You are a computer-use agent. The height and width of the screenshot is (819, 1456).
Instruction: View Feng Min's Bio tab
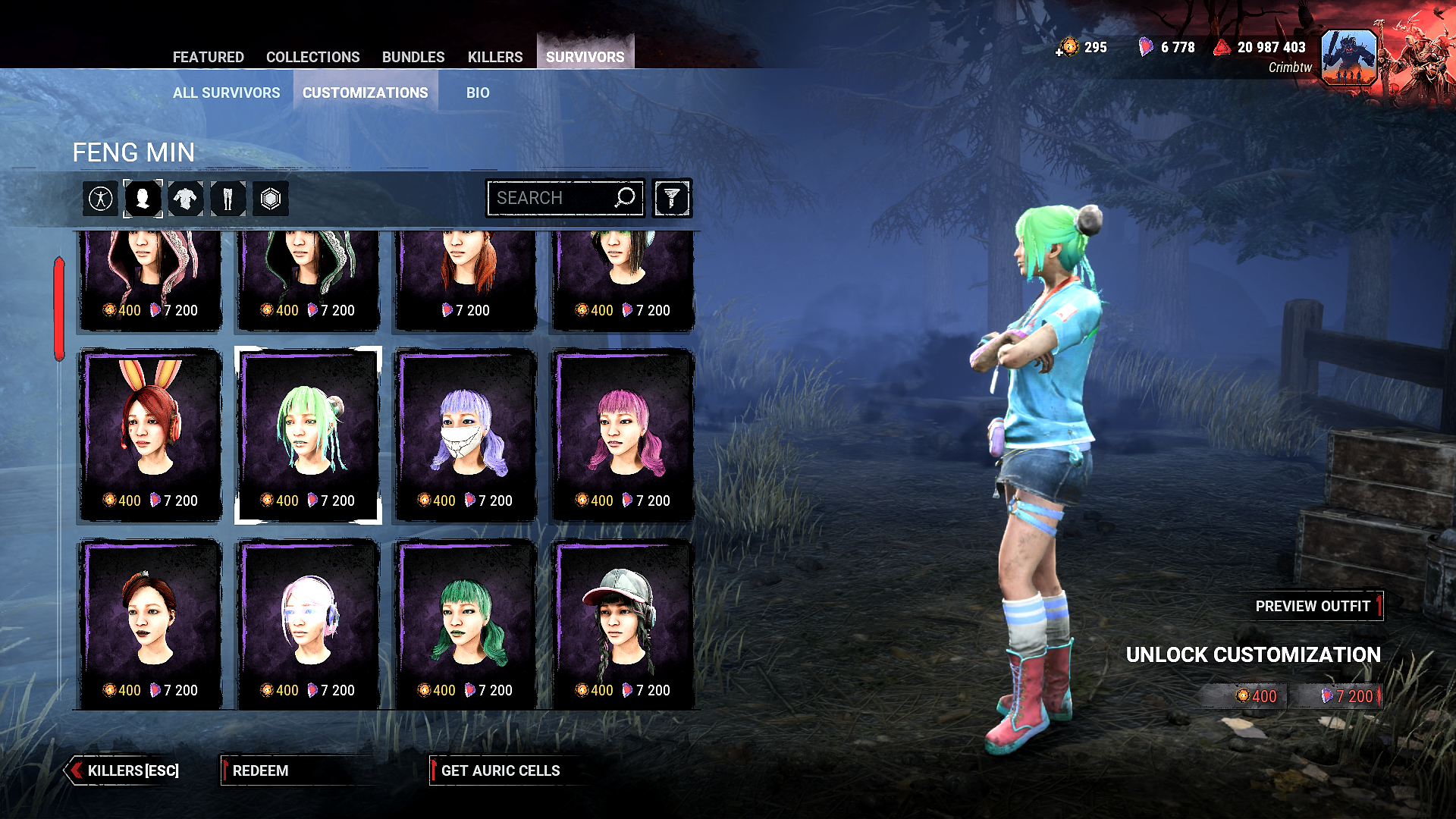(x=478, y=93)
